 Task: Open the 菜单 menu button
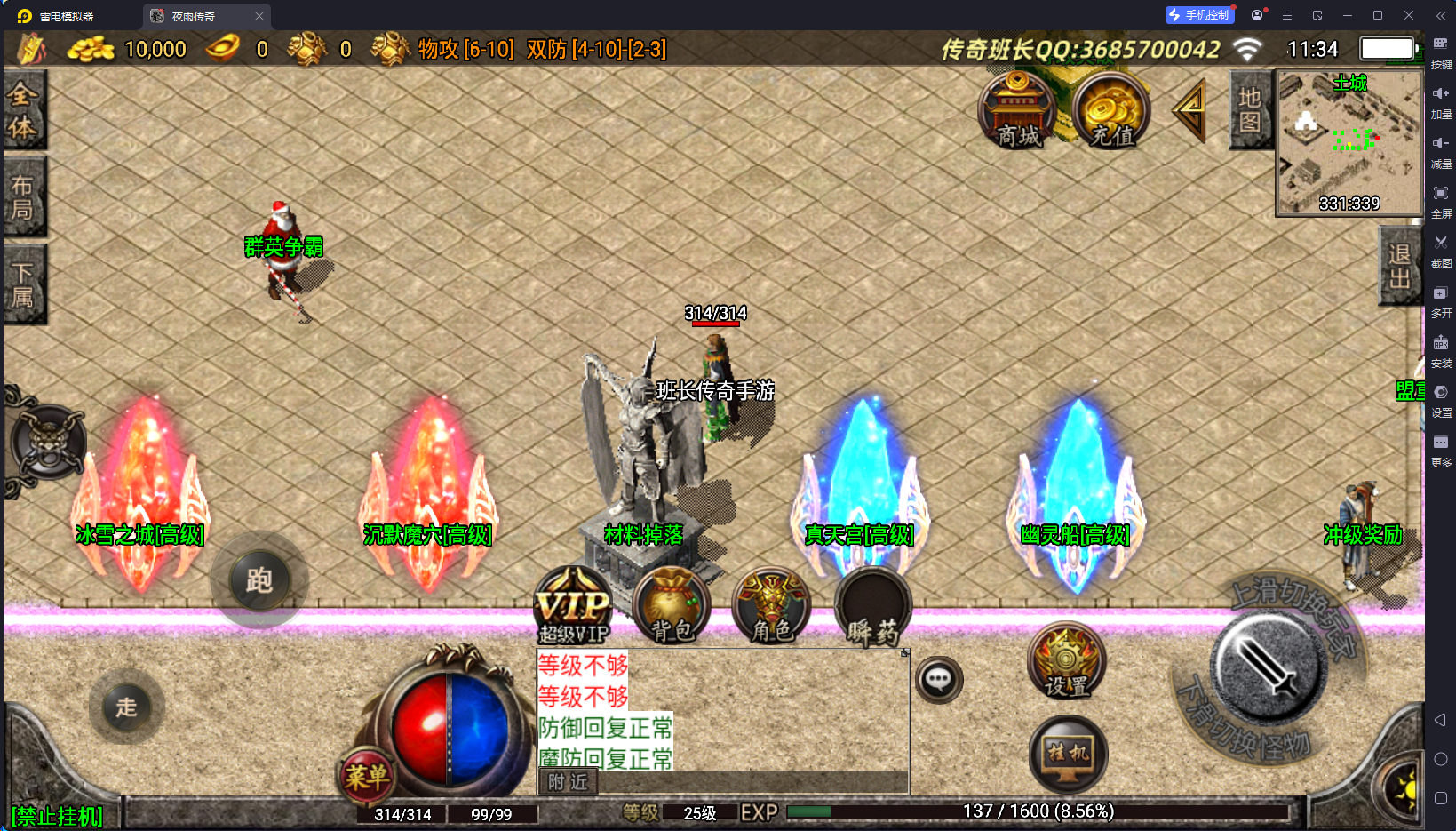pyautogui.click(x=367, y=777)
